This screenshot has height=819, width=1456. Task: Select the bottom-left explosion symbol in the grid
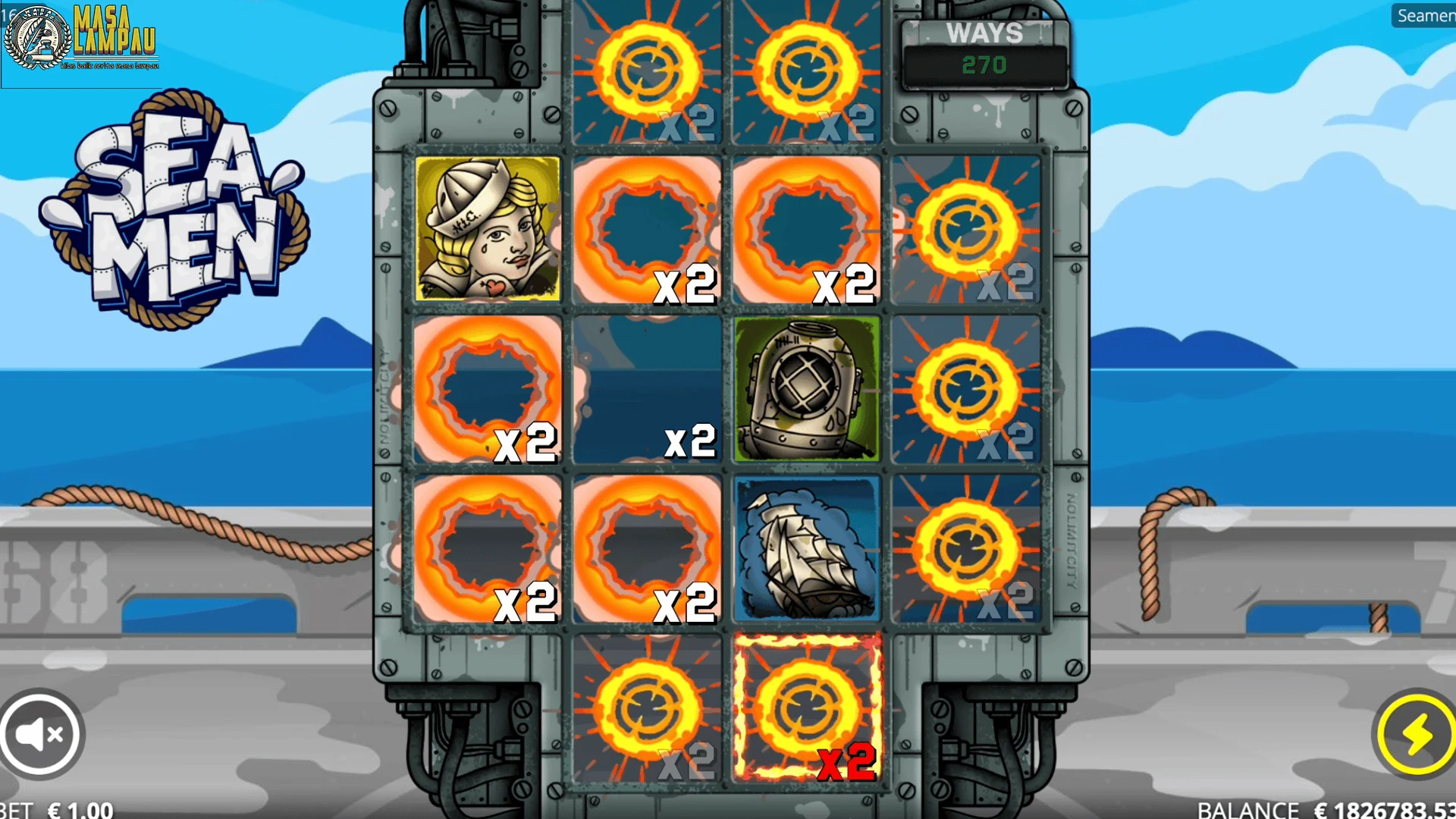tap(488, 548)
